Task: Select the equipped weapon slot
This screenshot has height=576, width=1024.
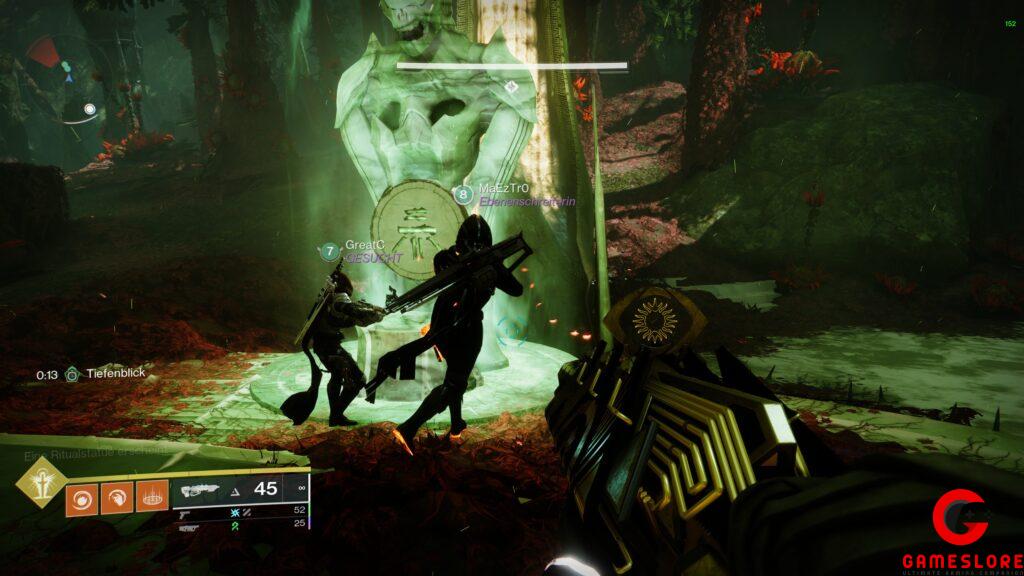Action: coord(240,489)
